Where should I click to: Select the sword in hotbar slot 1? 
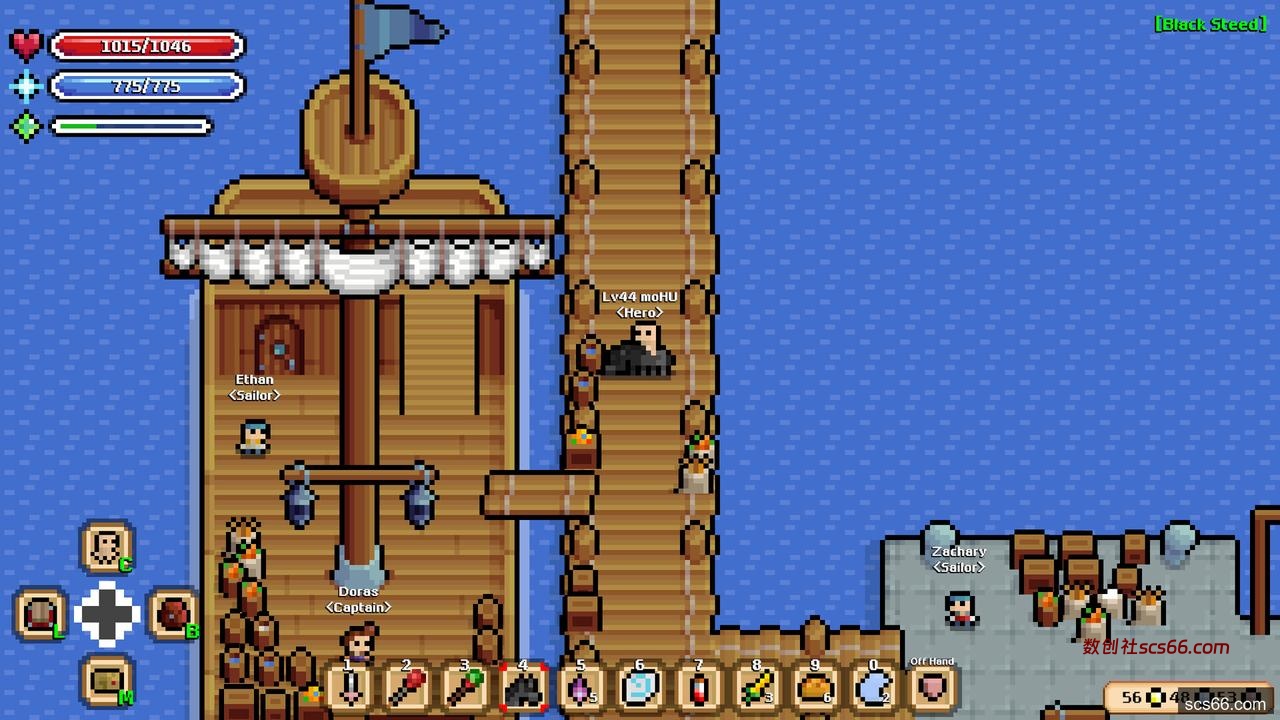click(x=350, y=687)
